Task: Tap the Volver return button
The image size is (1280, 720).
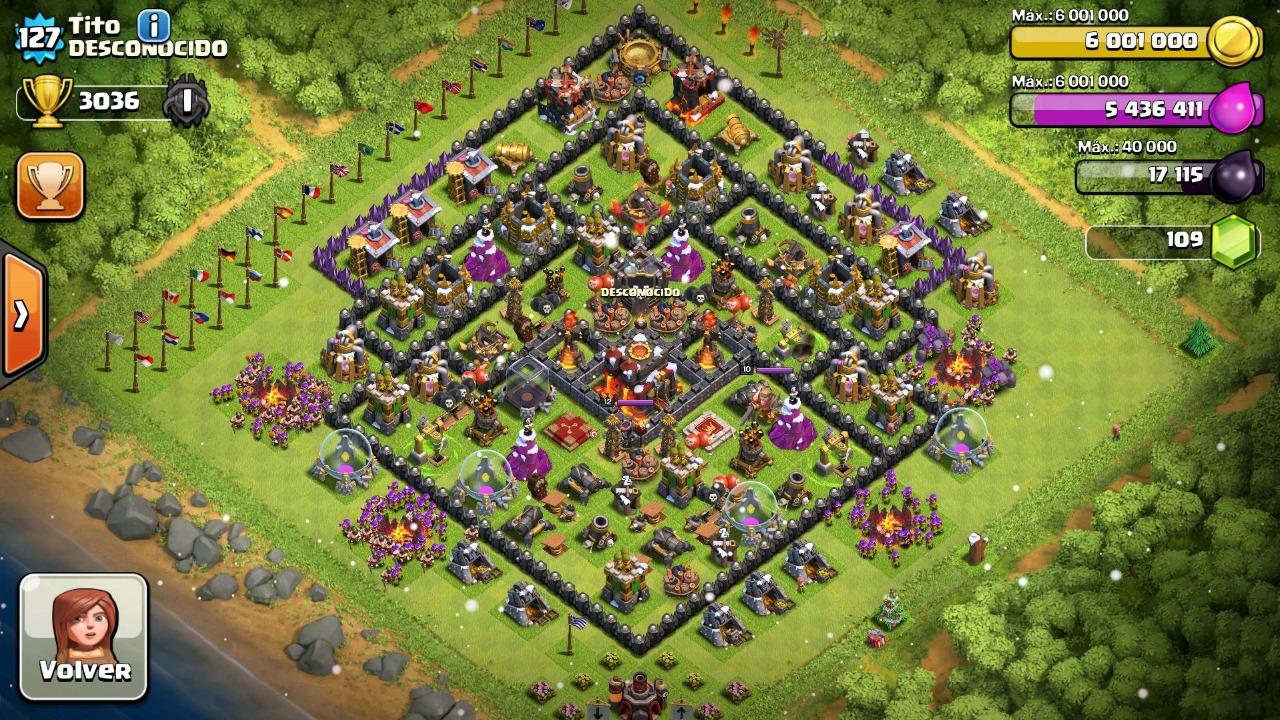Action: point(84,636)
